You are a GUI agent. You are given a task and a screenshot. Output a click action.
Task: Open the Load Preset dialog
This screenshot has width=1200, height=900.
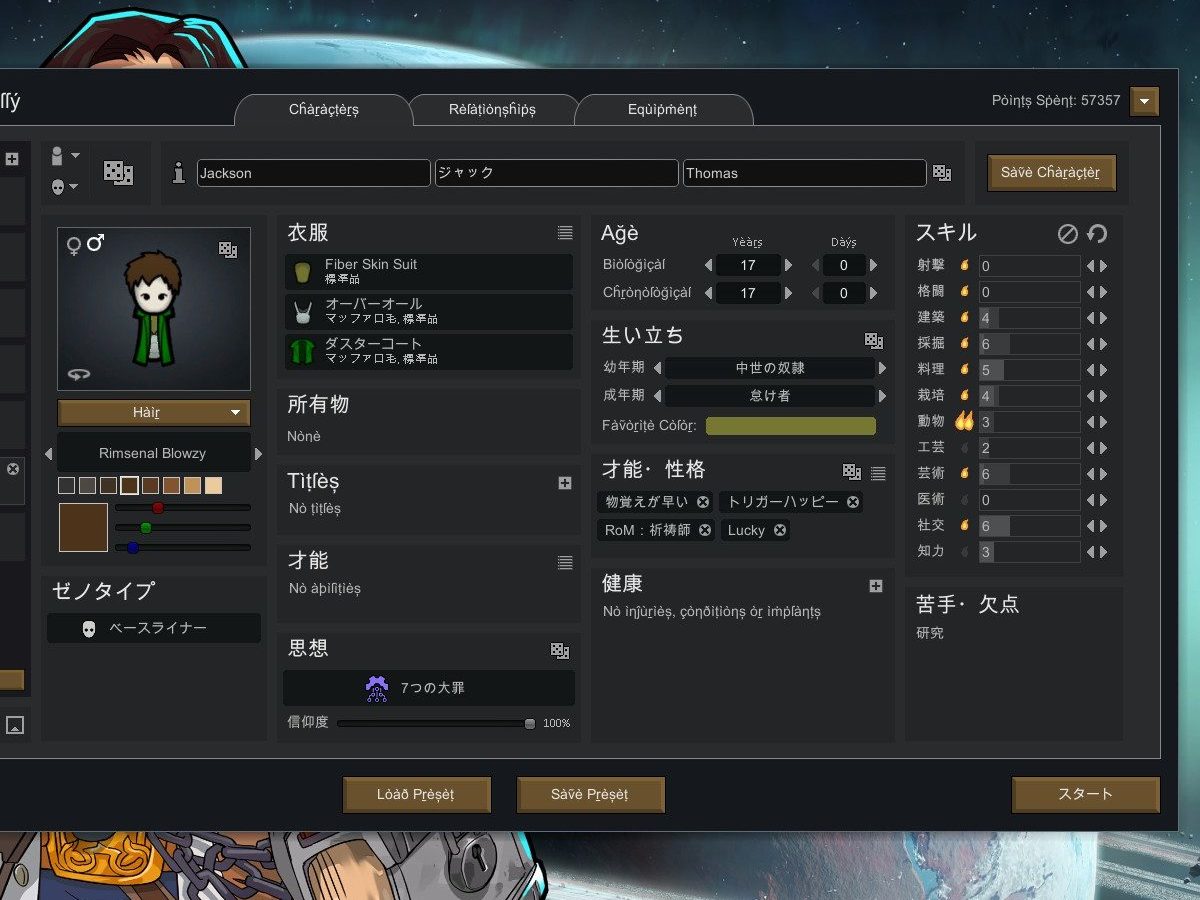pos(416,795)
